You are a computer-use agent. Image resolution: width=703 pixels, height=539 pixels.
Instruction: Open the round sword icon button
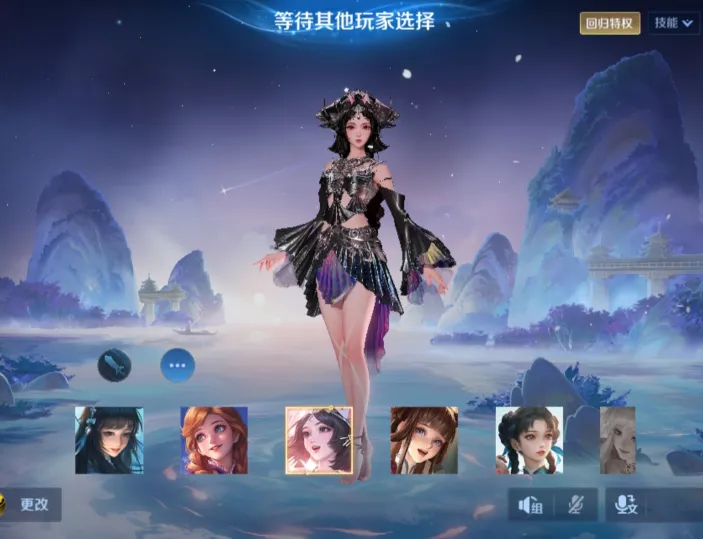click(x=114, y=366)
